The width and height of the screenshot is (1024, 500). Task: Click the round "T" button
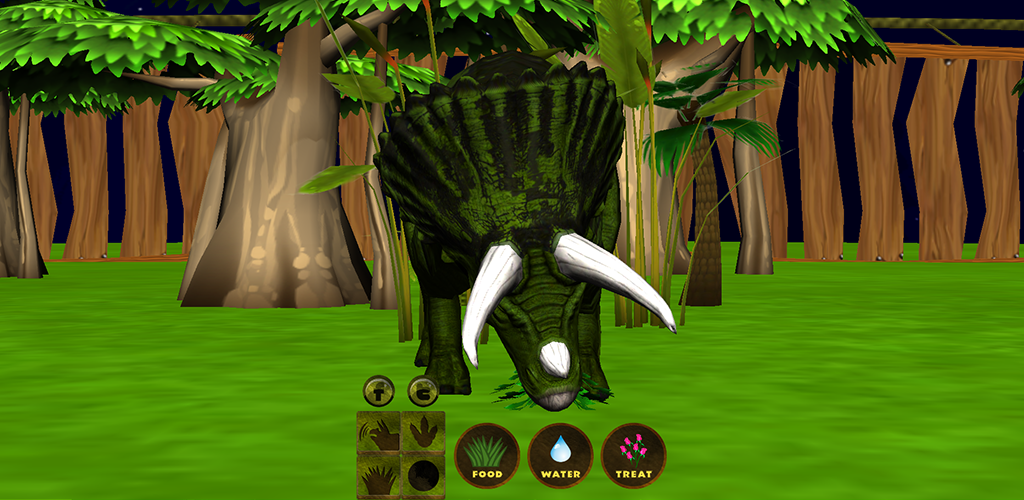(379, 390)
